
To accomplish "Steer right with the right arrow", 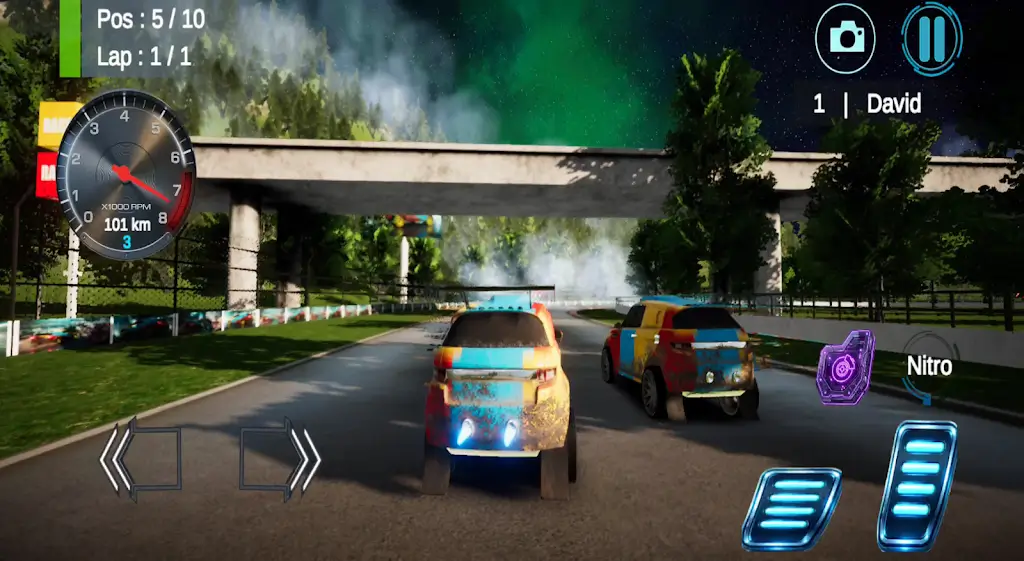I will point(280,460).
